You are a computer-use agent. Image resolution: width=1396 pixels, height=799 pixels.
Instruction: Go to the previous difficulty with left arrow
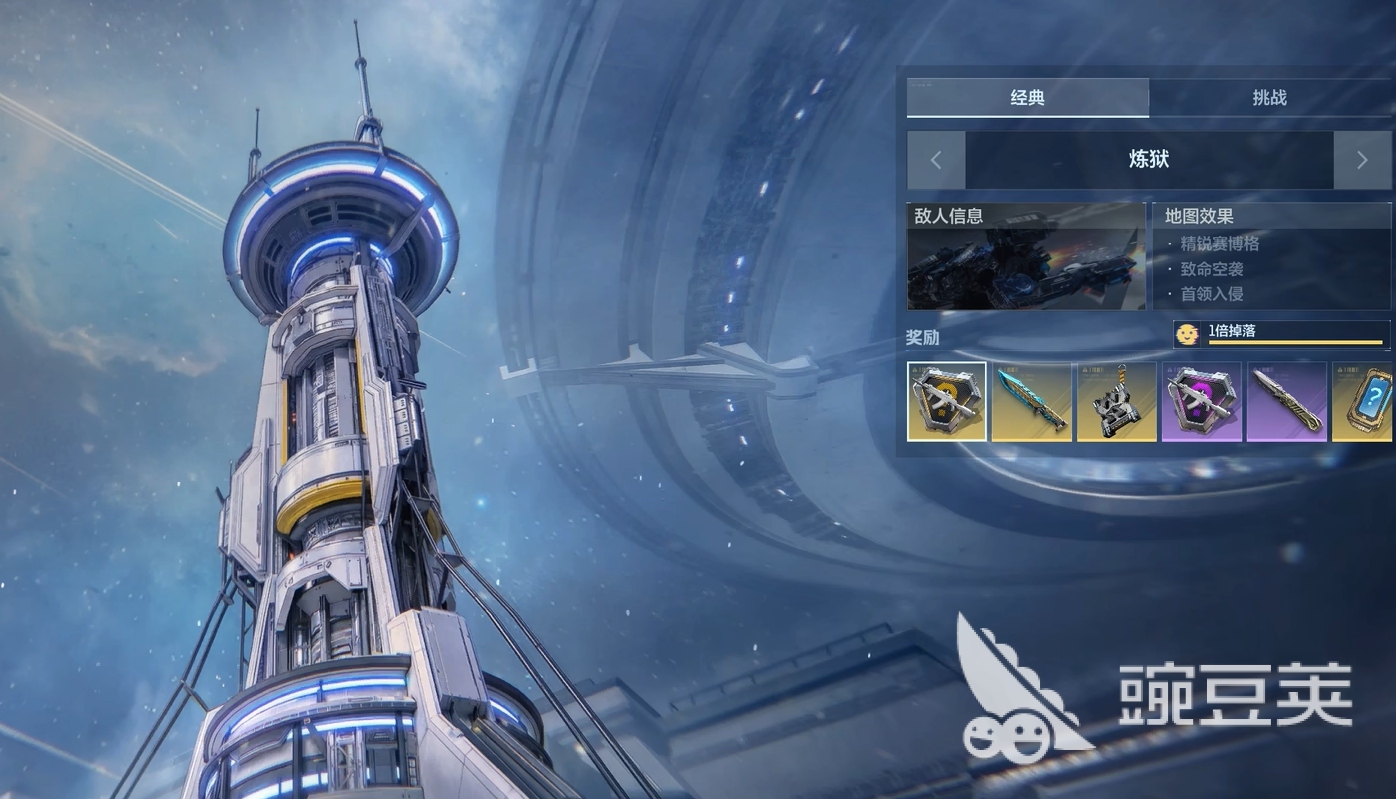click(x=936, y=160)
